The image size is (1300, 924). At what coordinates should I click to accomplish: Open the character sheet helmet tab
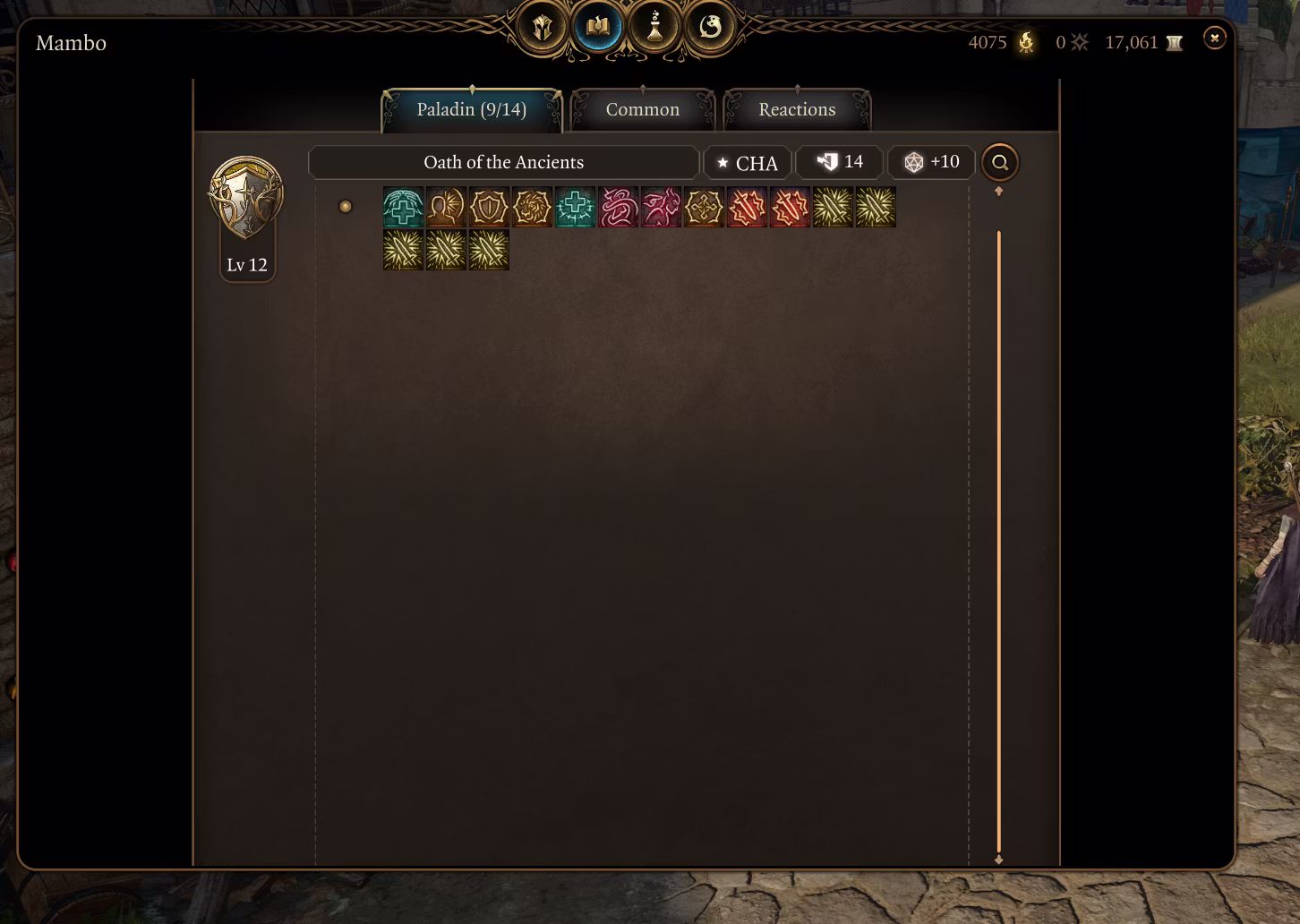point(543,28)
